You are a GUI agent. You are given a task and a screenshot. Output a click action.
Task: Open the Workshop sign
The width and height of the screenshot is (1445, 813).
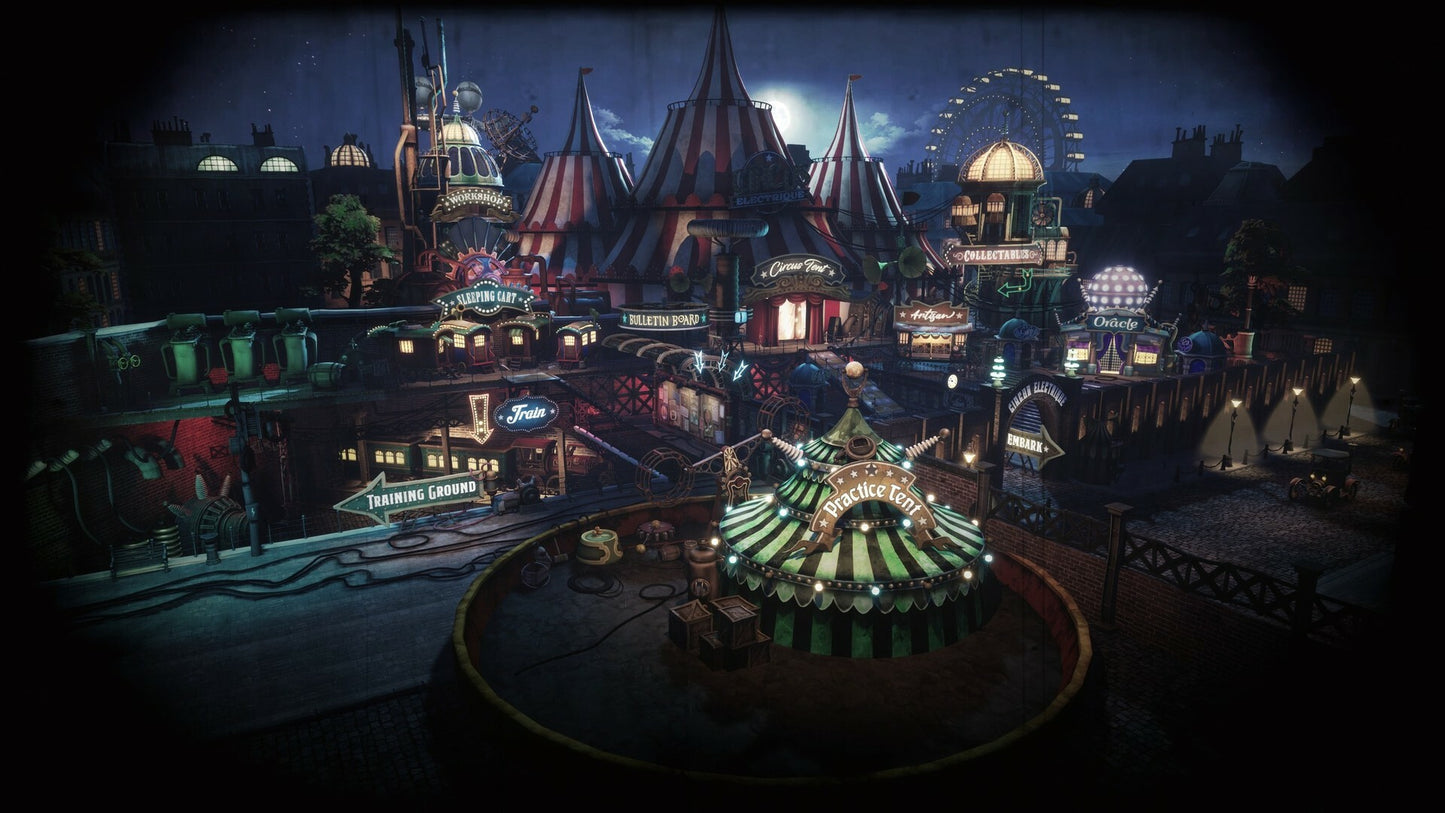pos(472,204)
